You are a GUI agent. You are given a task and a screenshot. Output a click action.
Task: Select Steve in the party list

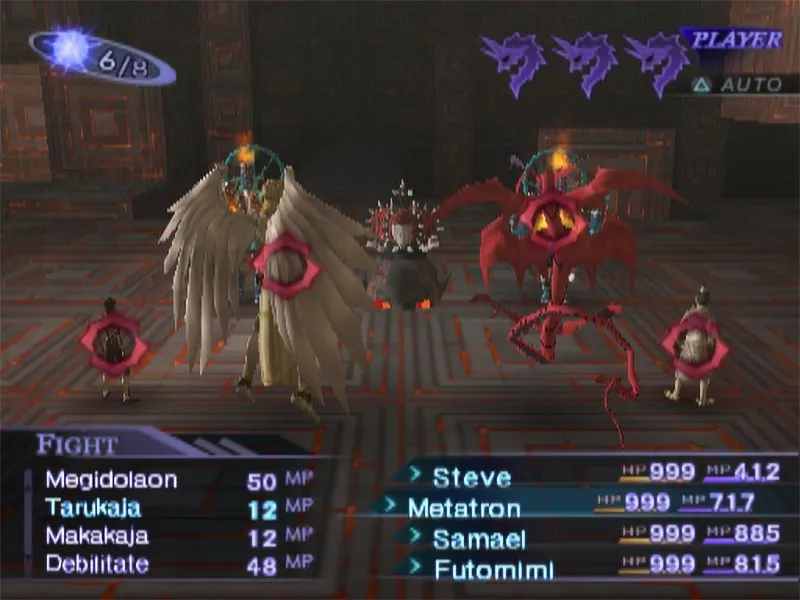point(471,477)
